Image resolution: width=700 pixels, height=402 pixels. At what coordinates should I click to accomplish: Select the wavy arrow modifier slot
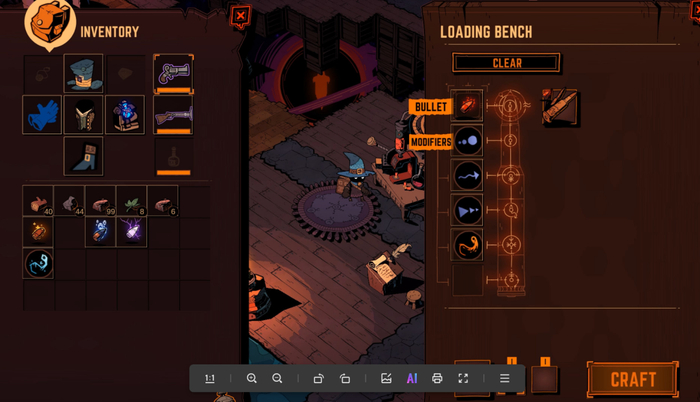[467, 176]
